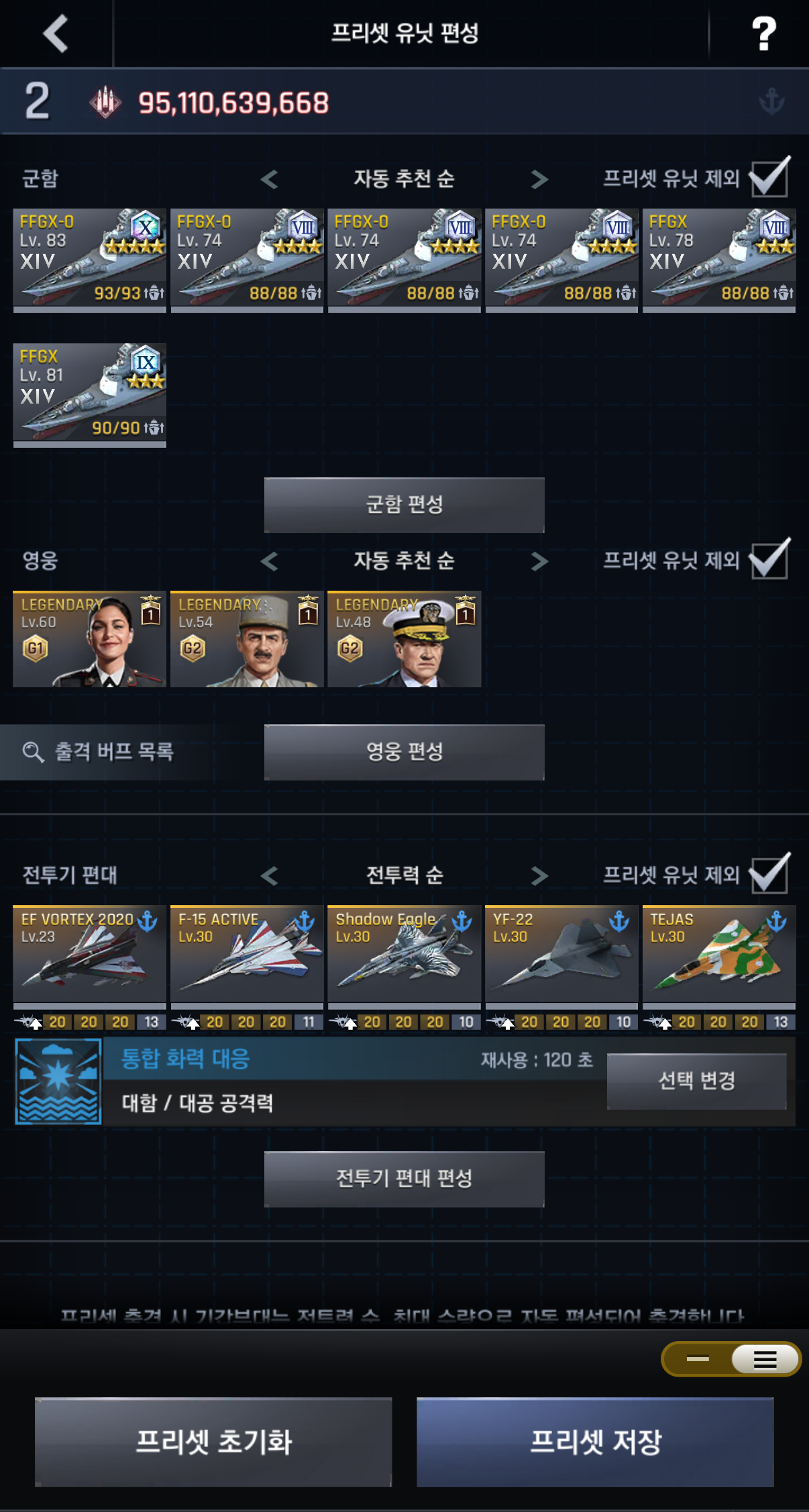Choose the Legendary Lv.48 admiral hero
Image resolution: width=809 pixels, height=1512 pixels.
[404, 639]
